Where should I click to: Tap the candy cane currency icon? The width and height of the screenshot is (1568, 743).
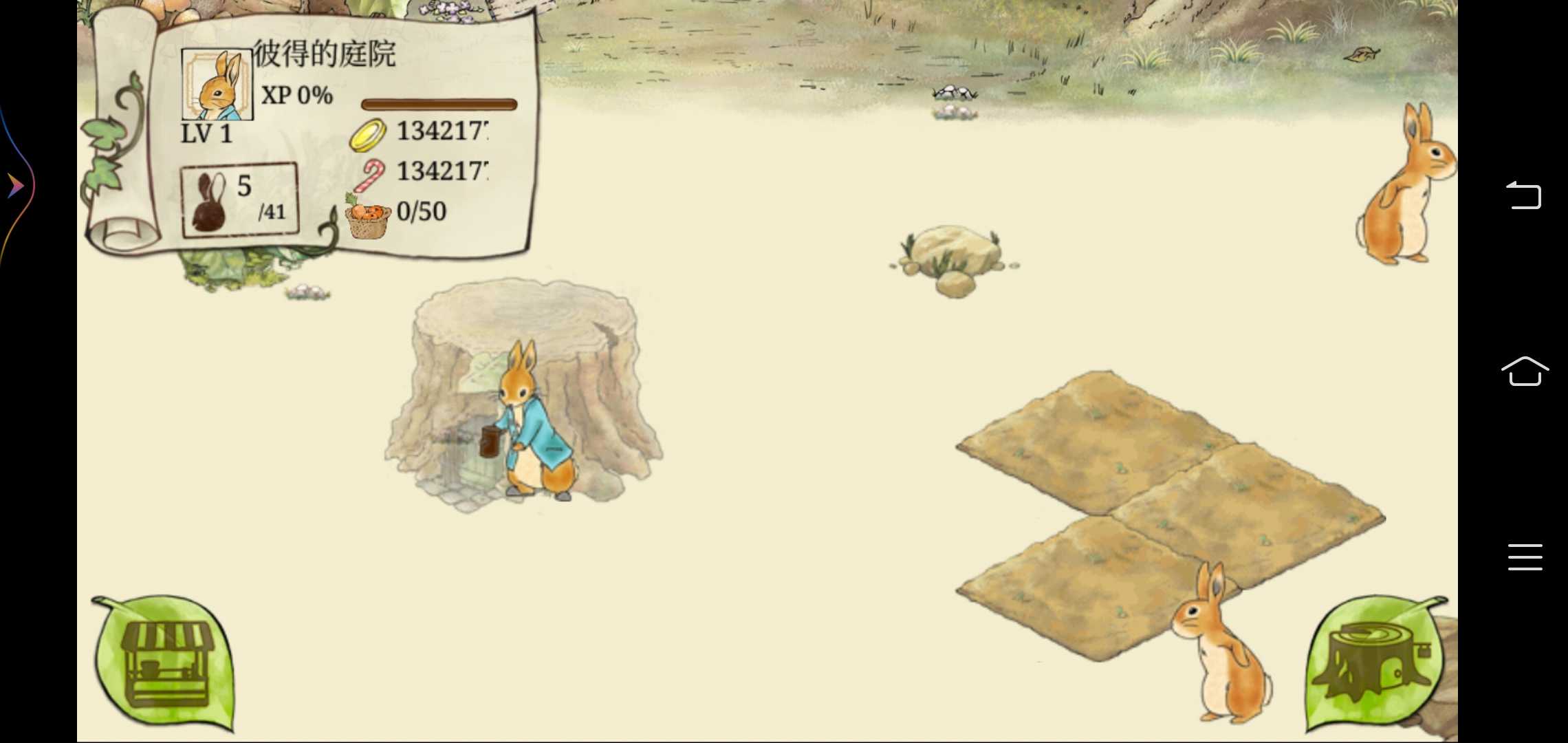pyautogui.click(x=370, y=175)
